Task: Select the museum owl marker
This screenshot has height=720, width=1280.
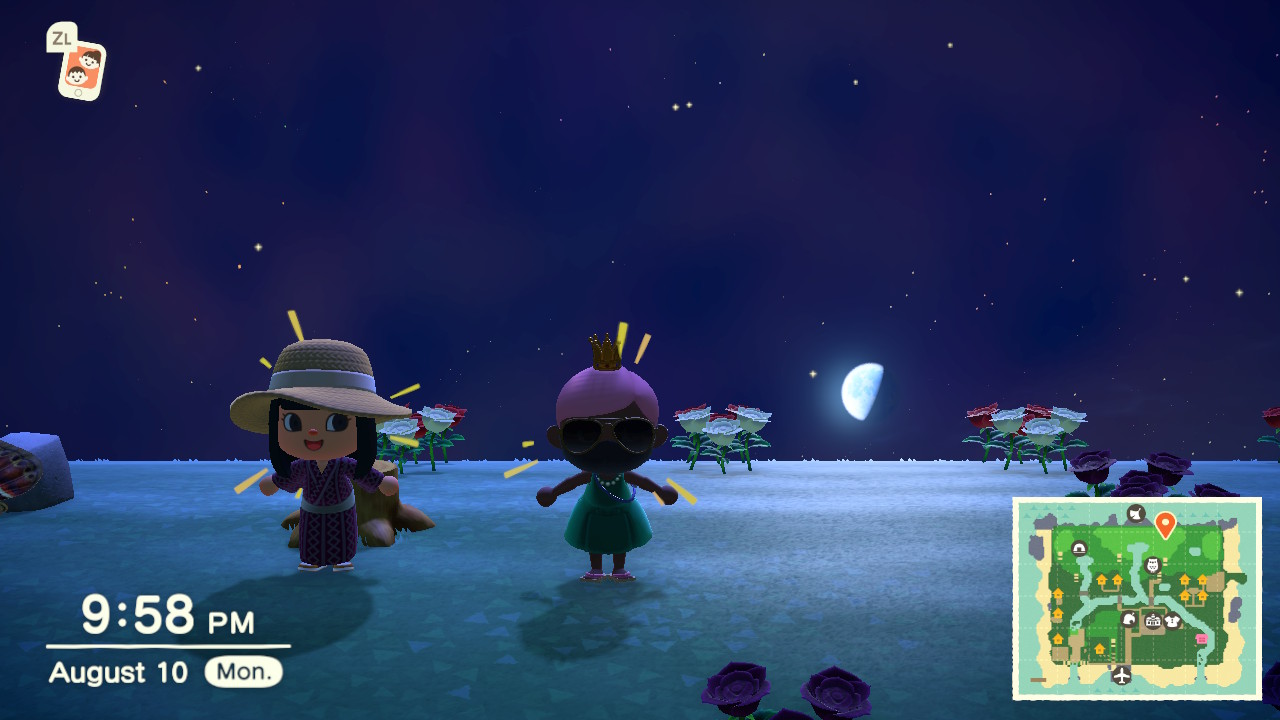Action: [1152, 565]
